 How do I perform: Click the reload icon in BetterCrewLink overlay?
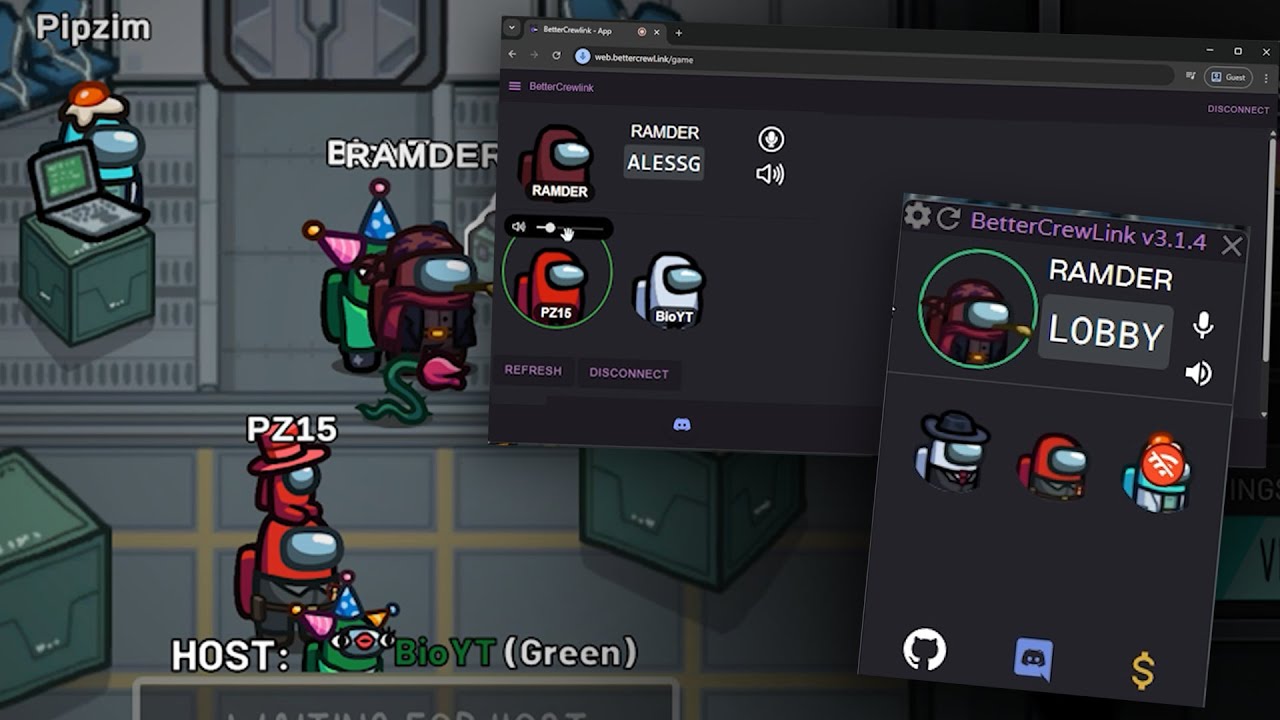(x=948, y=218)
